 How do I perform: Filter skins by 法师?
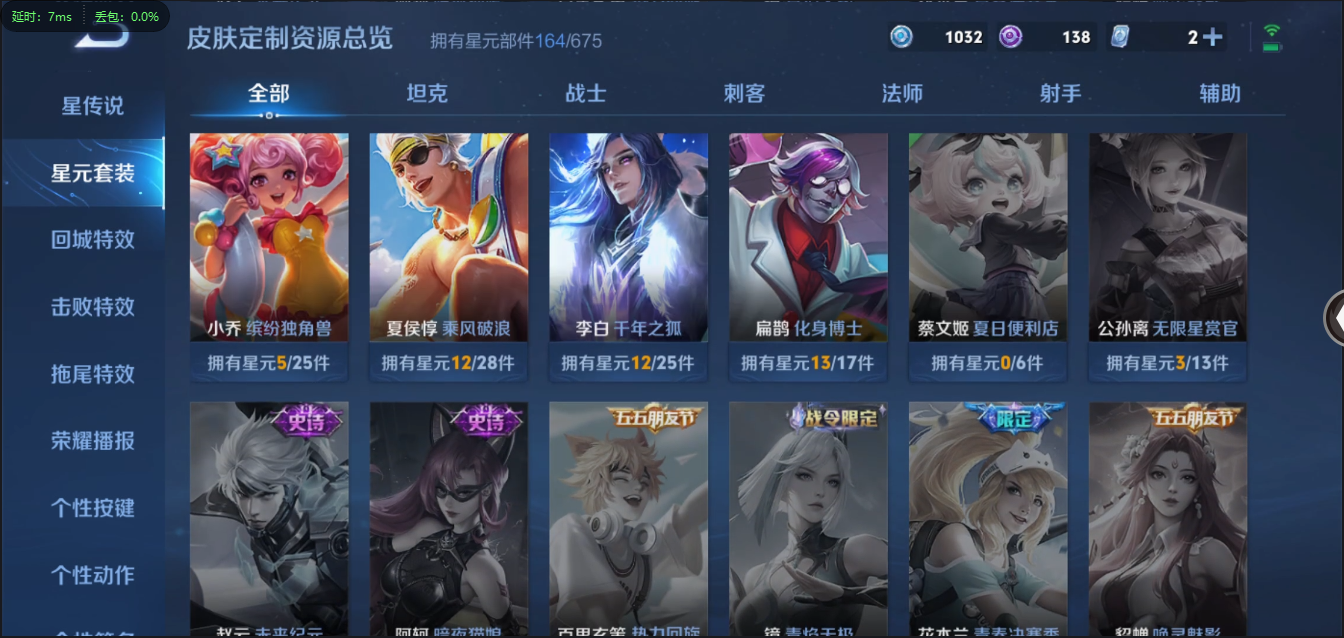[902, 94]
